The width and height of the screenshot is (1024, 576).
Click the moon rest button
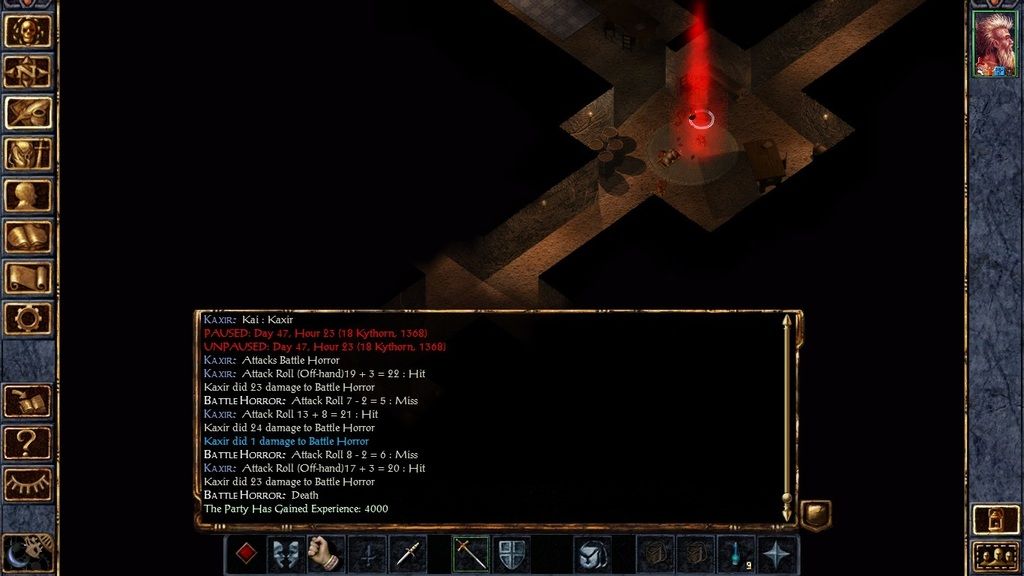point(24,551)
